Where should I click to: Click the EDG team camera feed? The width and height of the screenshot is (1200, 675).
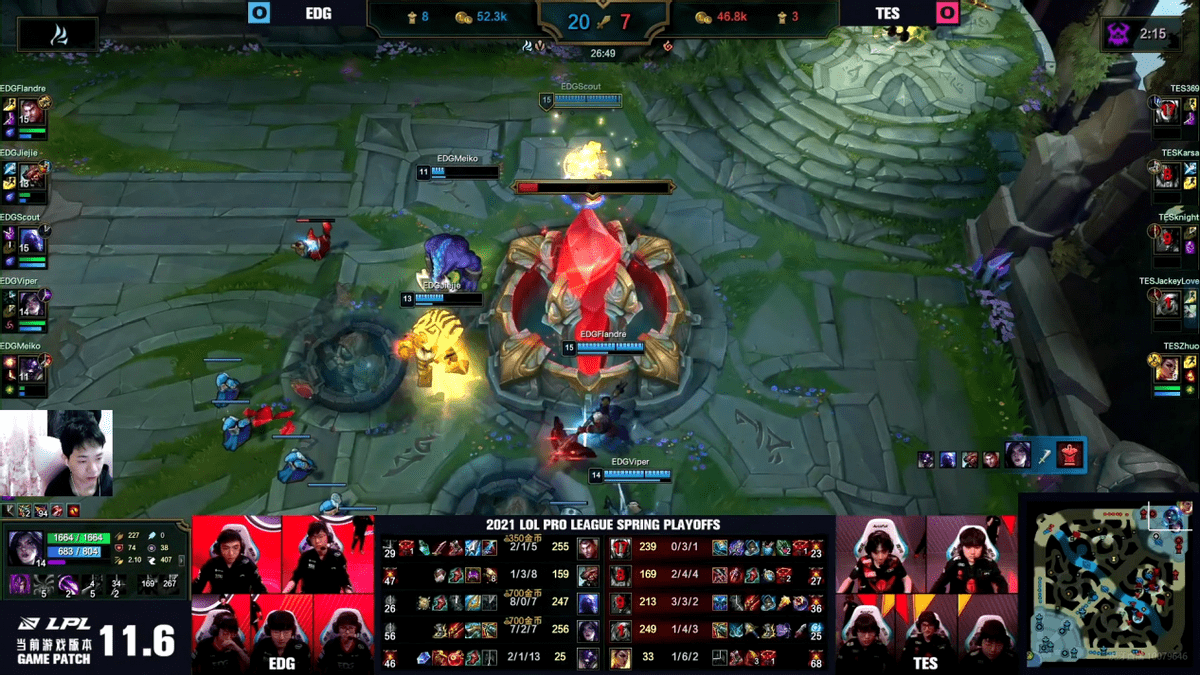point(282,594)
